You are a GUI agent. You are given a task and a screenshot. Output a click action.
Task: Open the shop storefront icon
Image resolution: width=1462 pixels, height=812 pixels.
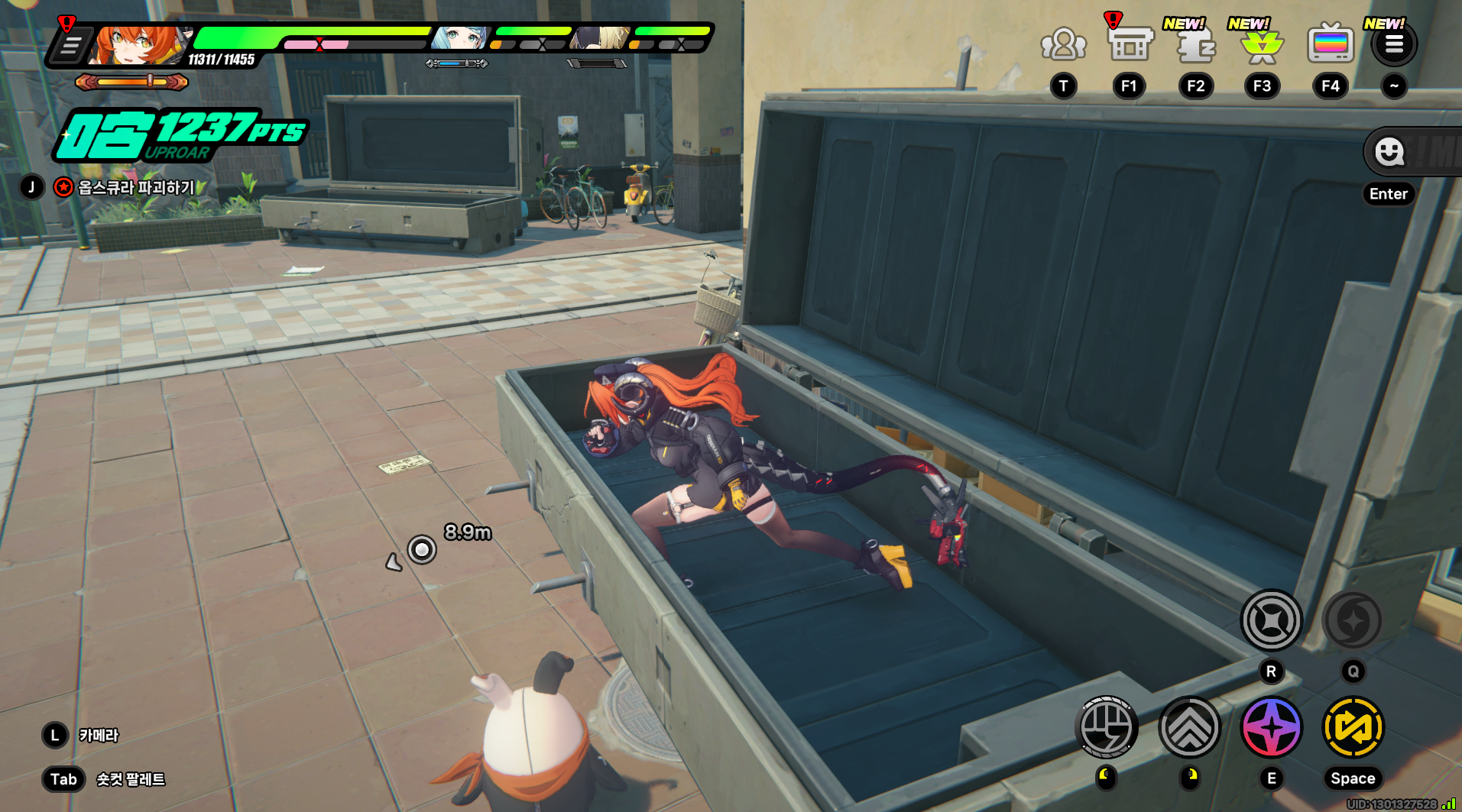click(x=1130, y=44)
